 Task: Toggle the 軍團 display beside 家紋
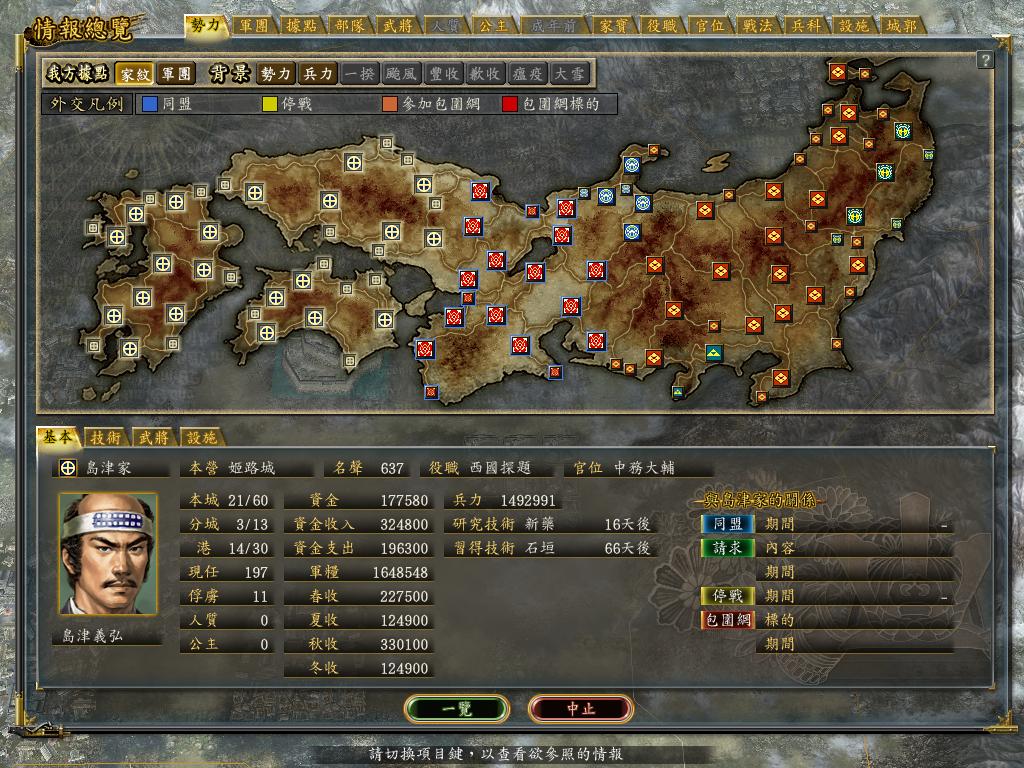point(176,74)
